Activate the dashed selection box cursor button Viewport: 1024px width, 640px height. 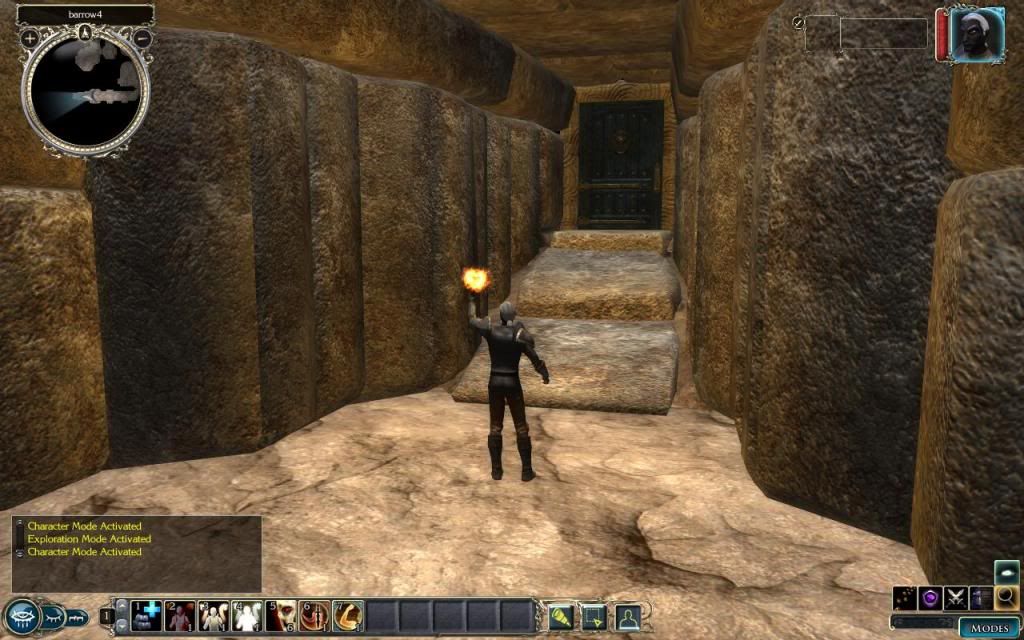tap(595, 617)
